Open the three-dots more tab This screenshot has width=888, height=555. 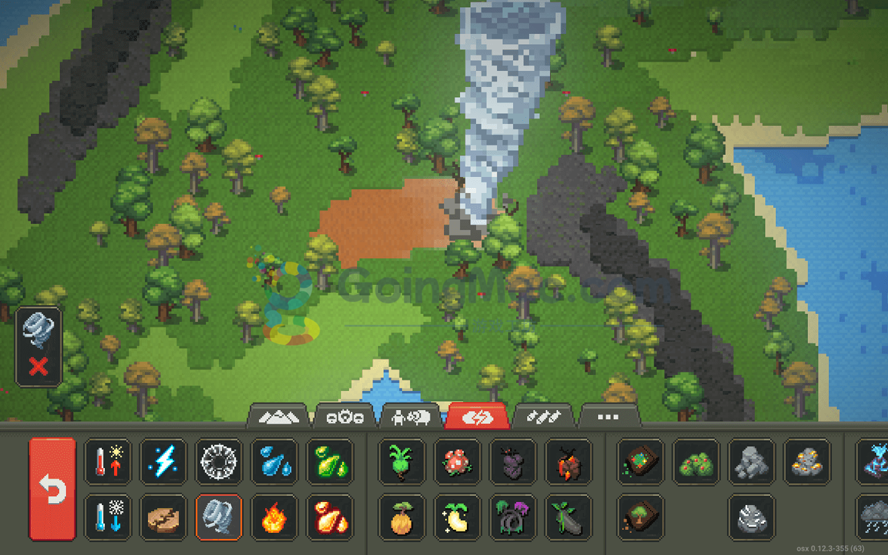click(x=607, y=416)
